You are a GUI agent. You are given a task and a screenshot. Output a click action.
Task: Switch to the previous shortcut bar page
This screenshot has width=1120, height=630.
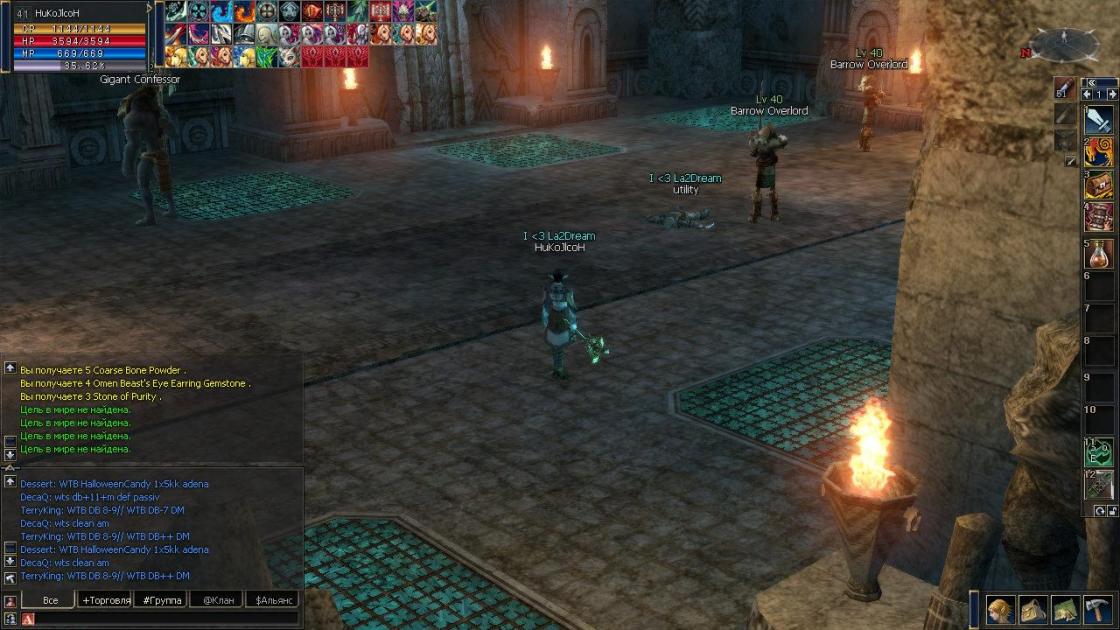(x=1088, y=94)
